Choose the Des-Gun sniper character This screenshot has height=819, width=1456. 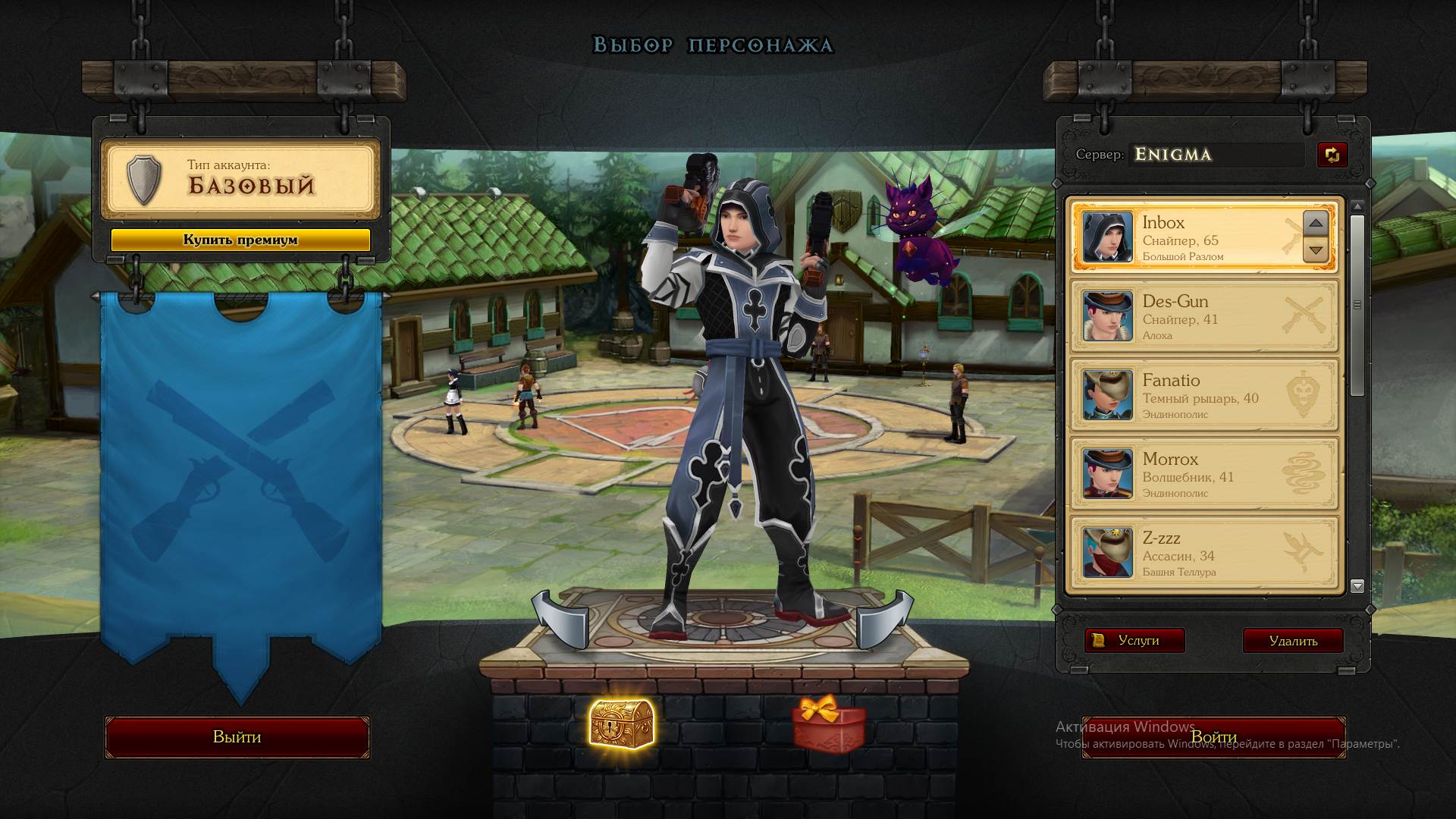[x=1203, y=317]
